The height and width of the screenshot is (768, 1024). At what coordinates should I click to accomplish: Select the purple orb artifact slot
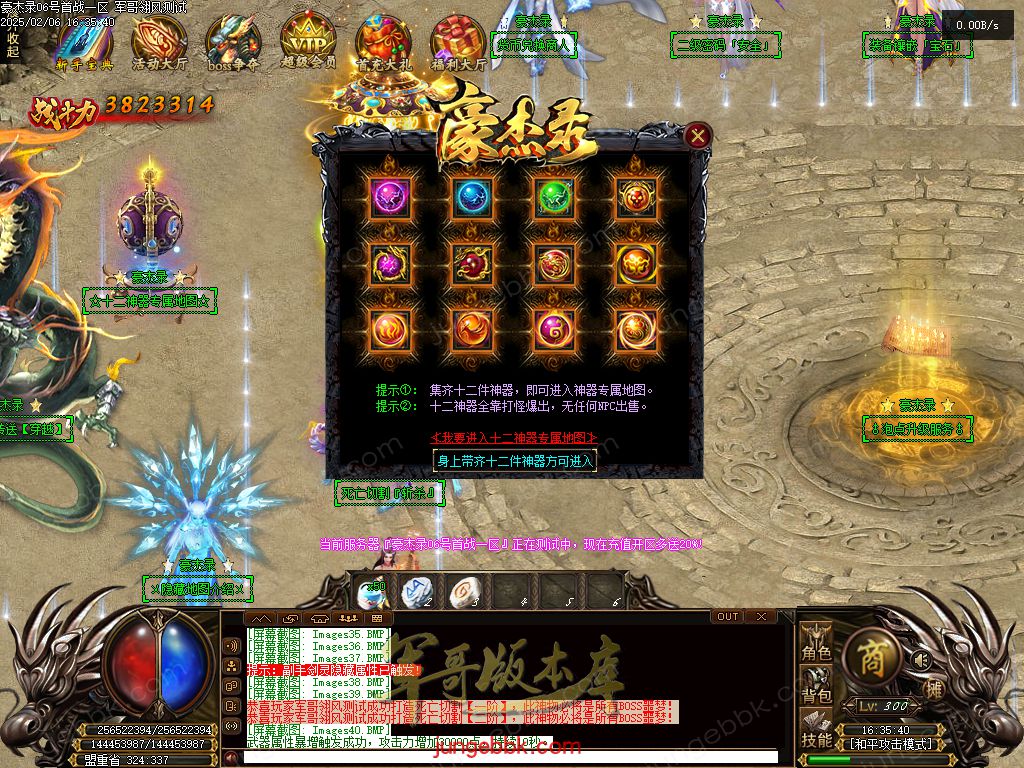(389, 197)
